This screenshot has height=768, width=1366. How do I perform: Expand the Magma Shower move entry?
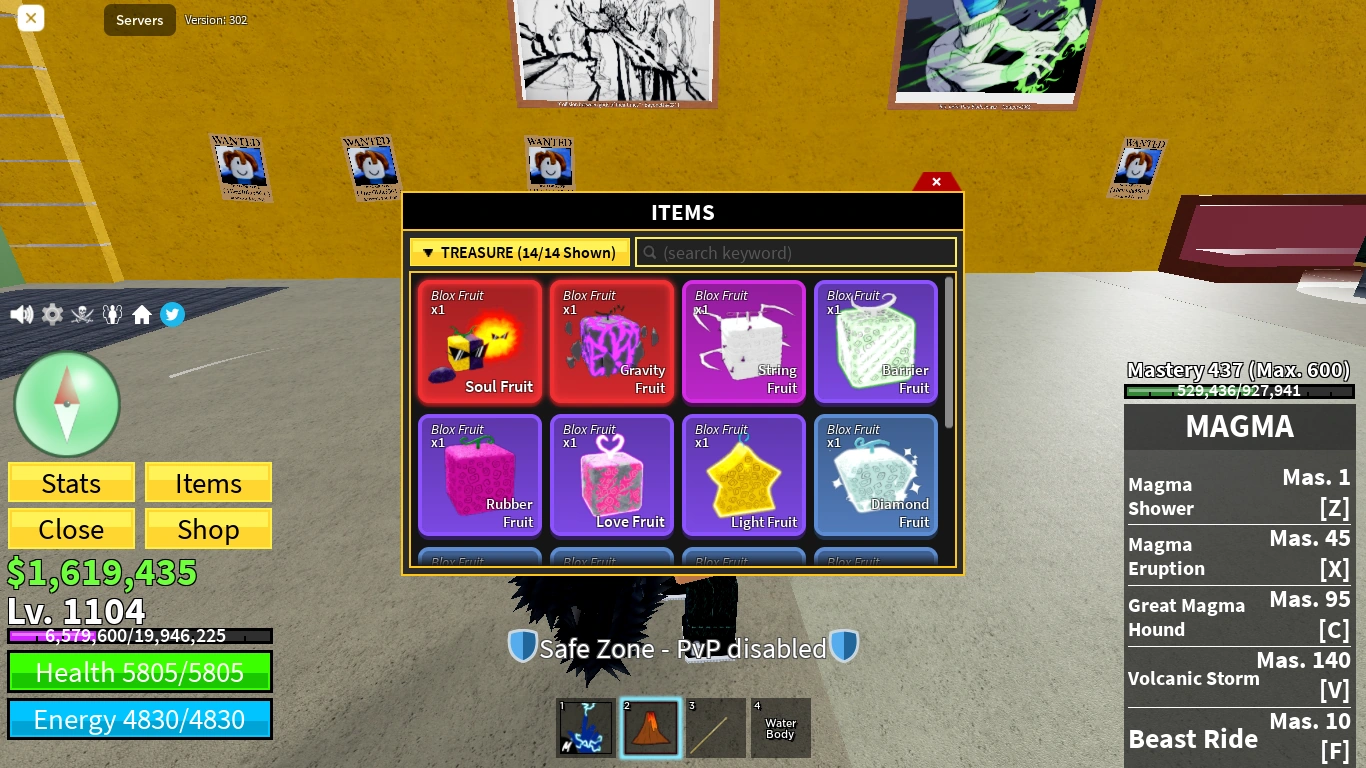tap(1239, 496)
